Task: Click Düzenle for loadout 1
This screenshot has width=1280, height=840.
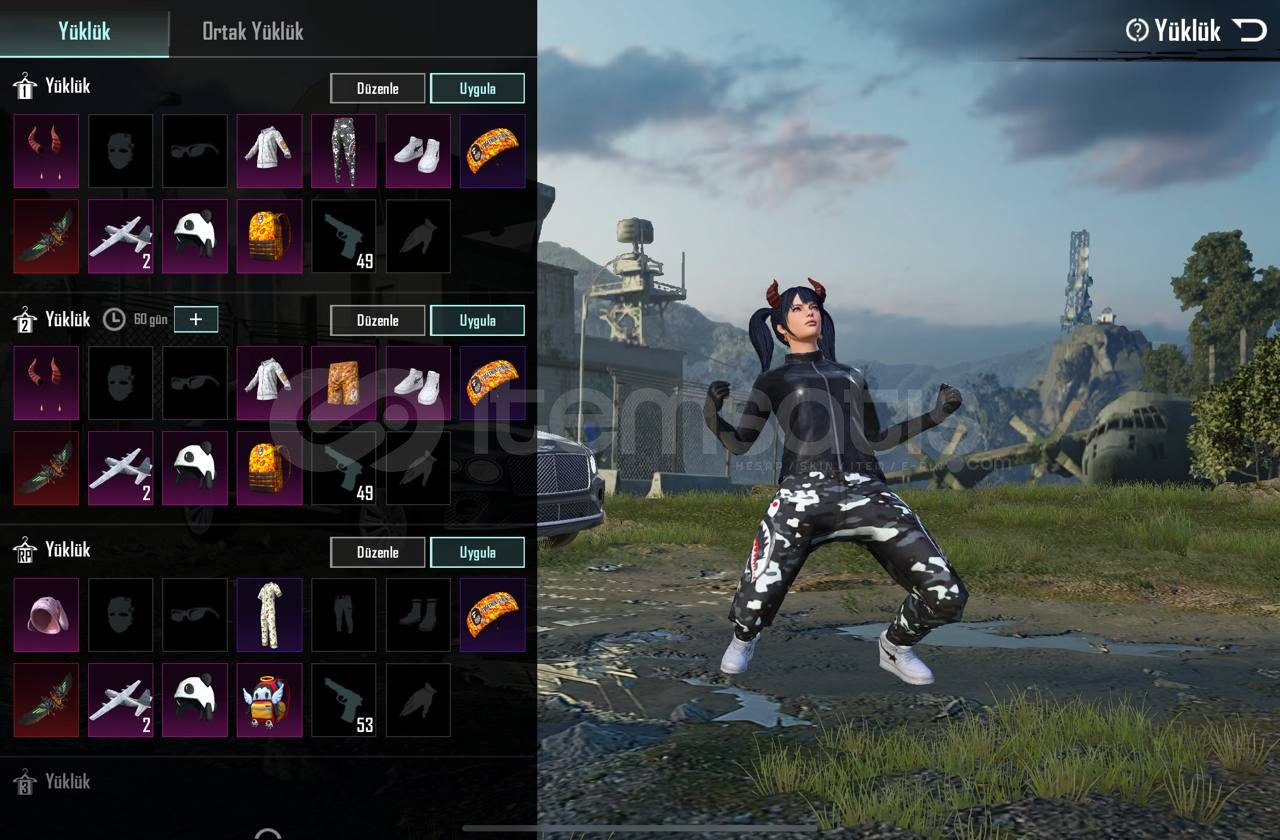Action: (377, 88)
